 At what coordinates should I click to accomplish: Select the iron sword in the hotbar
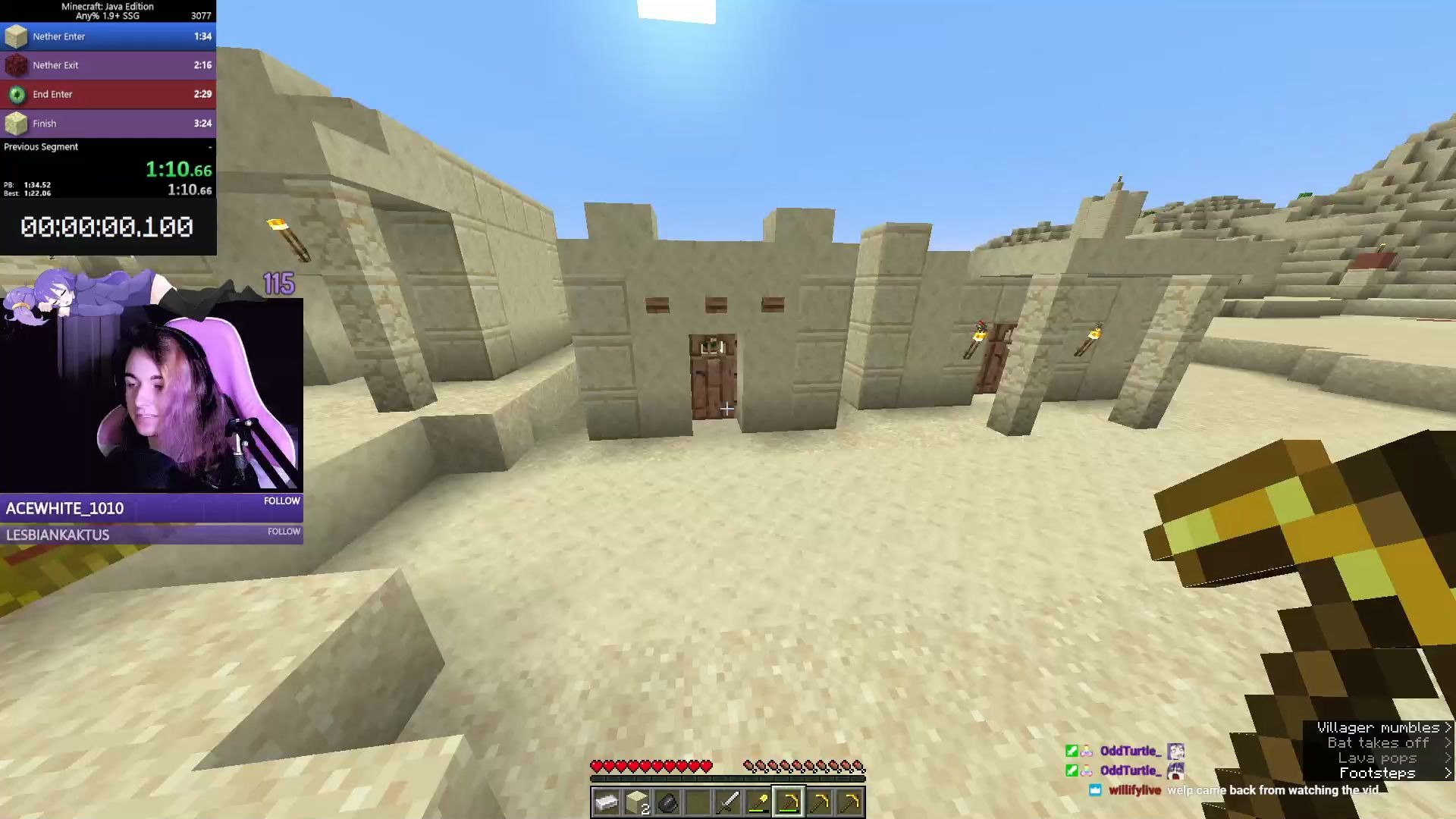728,803
